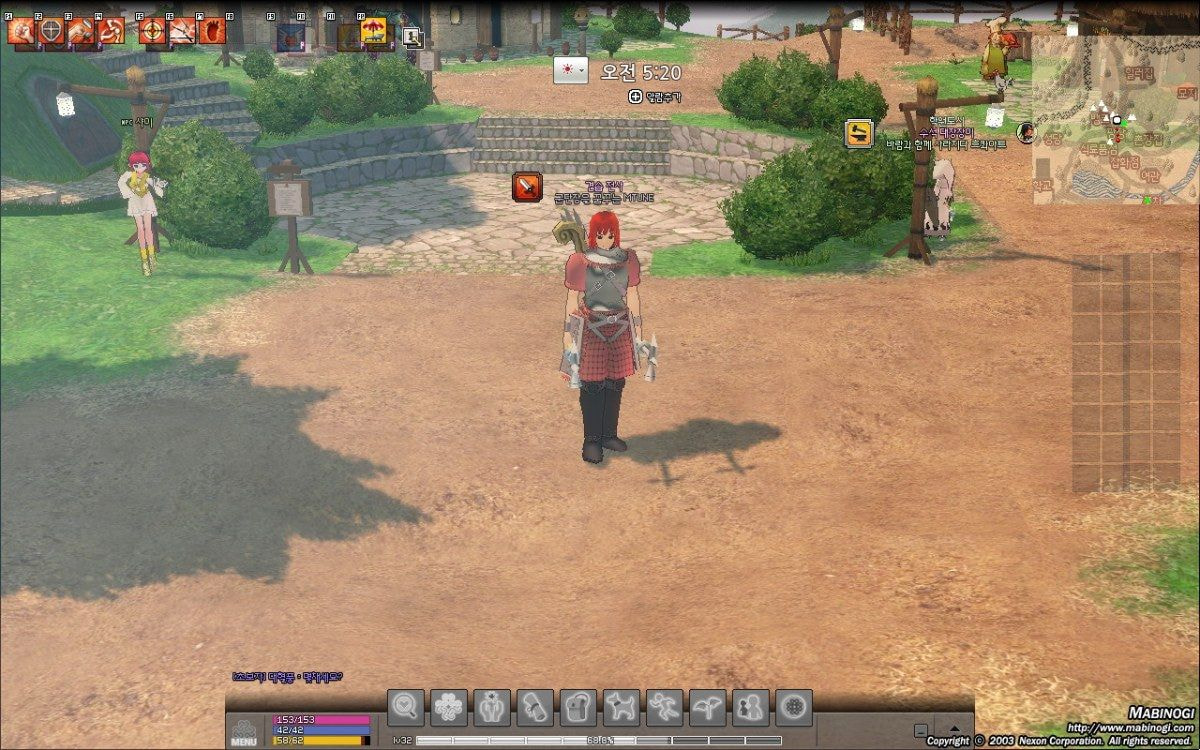Click the village minimap

(x=1115, y=120)
